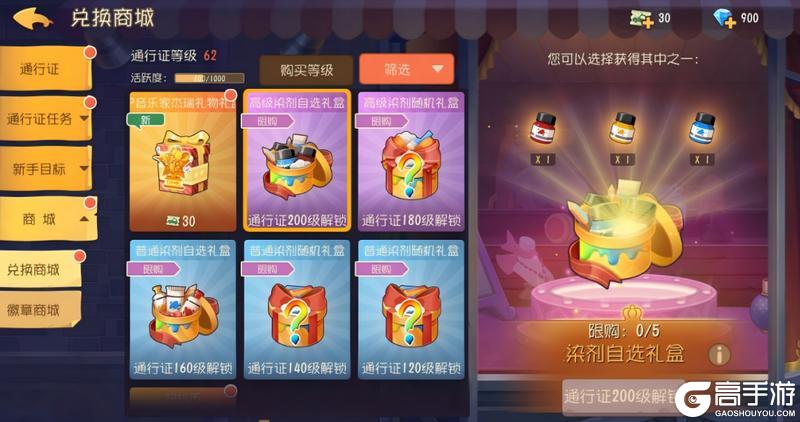Select the 高级染剂随机礼盒 item
Screen dimensions: 800x422
click(x=410, y=165)
